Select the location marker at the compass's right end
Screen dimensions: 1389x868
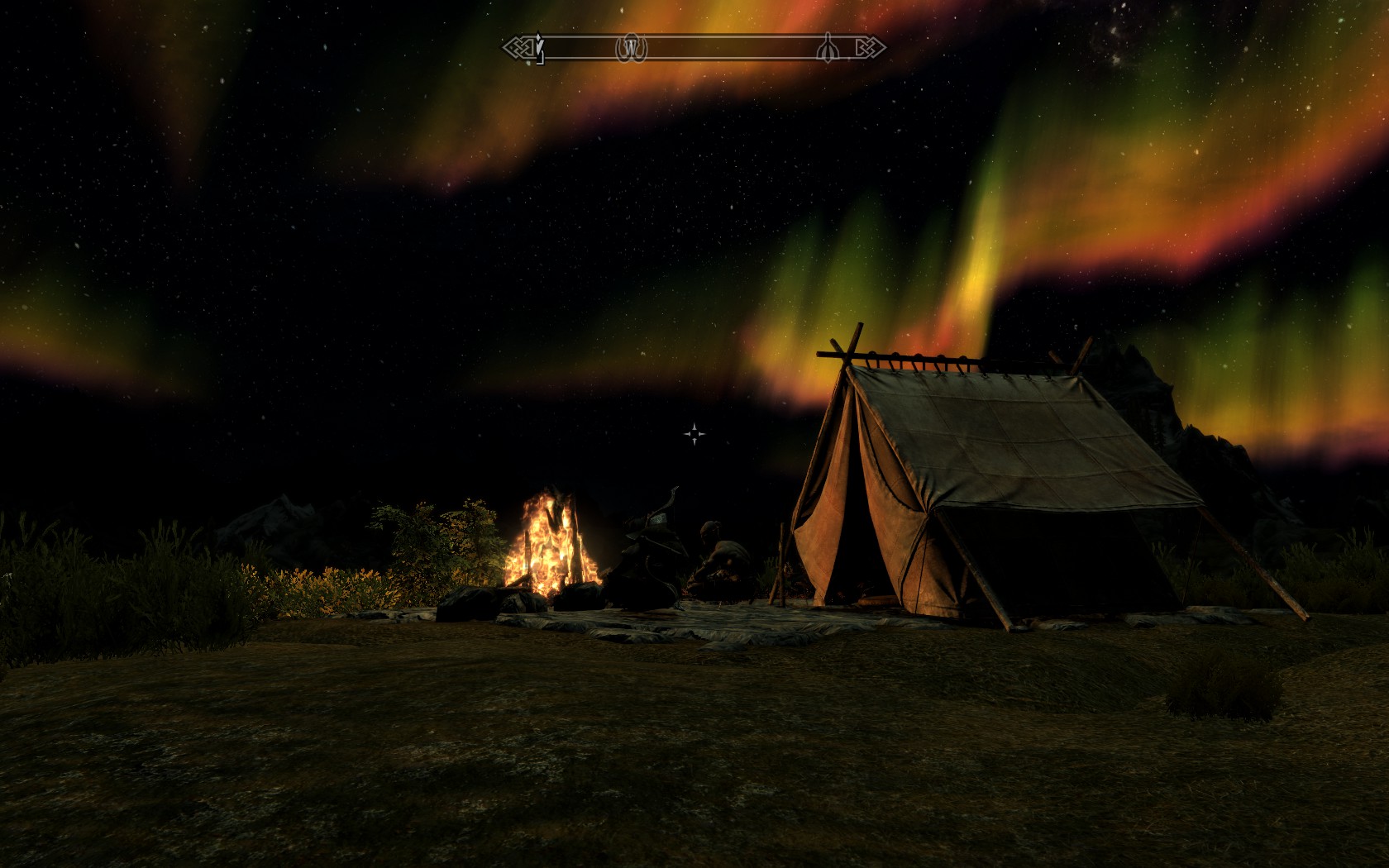point(827,49)
